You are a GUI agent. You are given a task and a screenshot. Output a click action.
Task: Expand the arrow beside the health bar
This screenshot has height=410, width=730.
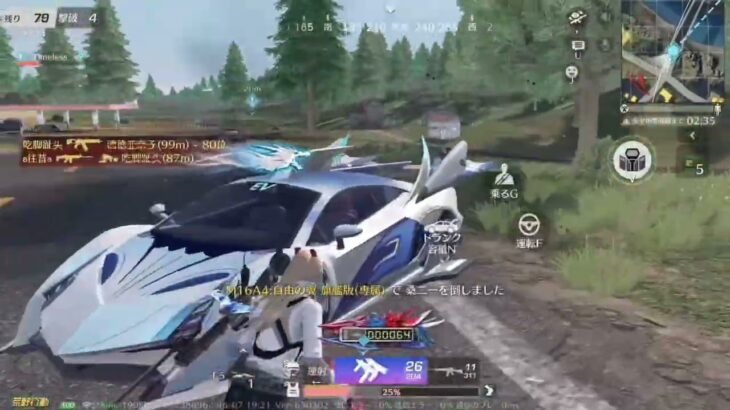tap(489, 391)
